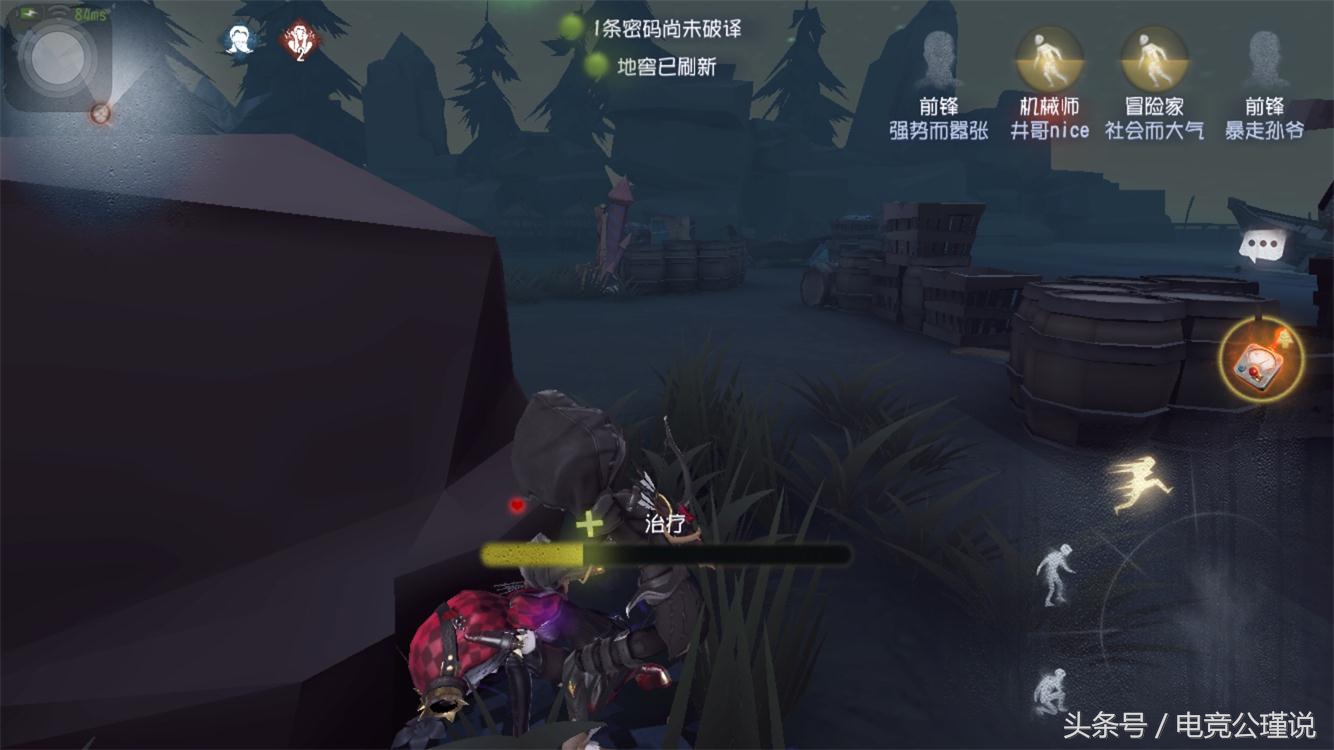Tap the blue survivor emblem near the top
The height and width of the screenshot is (750, 1334).
coord(237,39)
